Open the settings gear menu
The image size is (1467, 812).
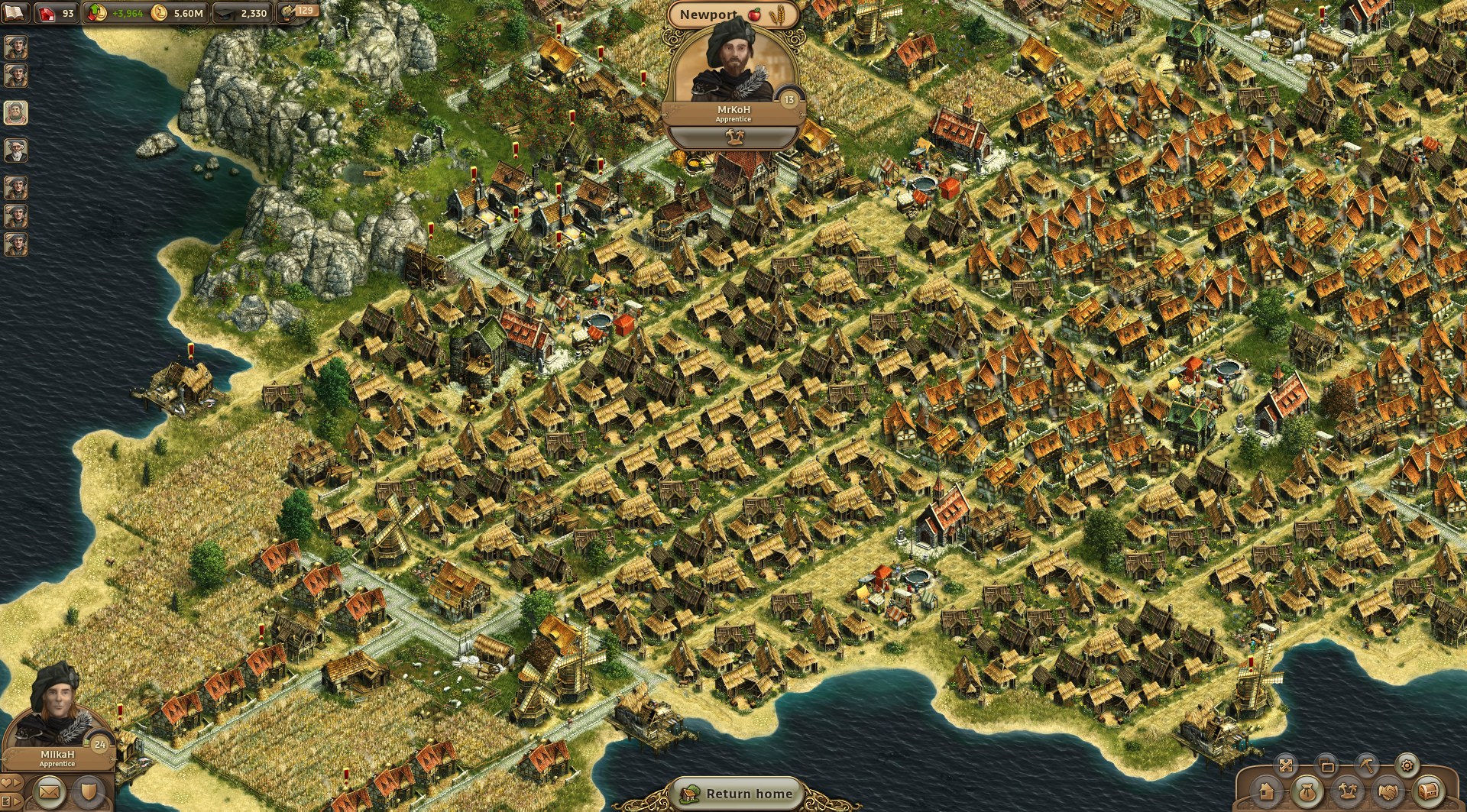(1407, 765)
